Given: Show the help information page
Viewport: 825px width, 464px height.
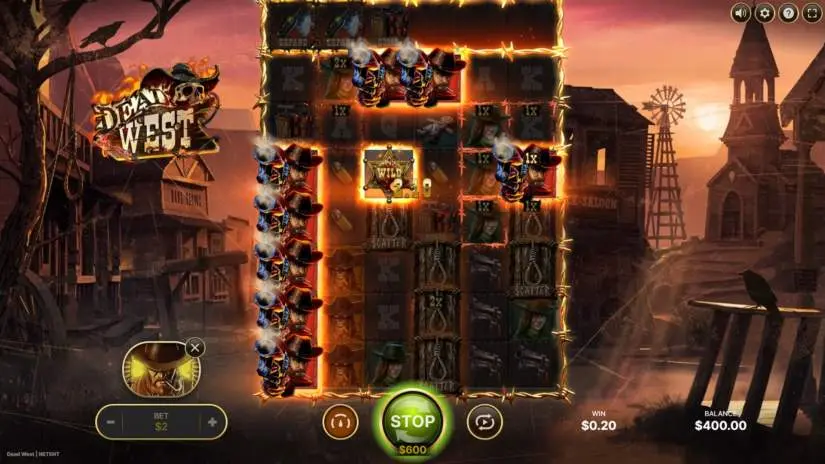Looking at the screenshot, I should pos(788,13).
